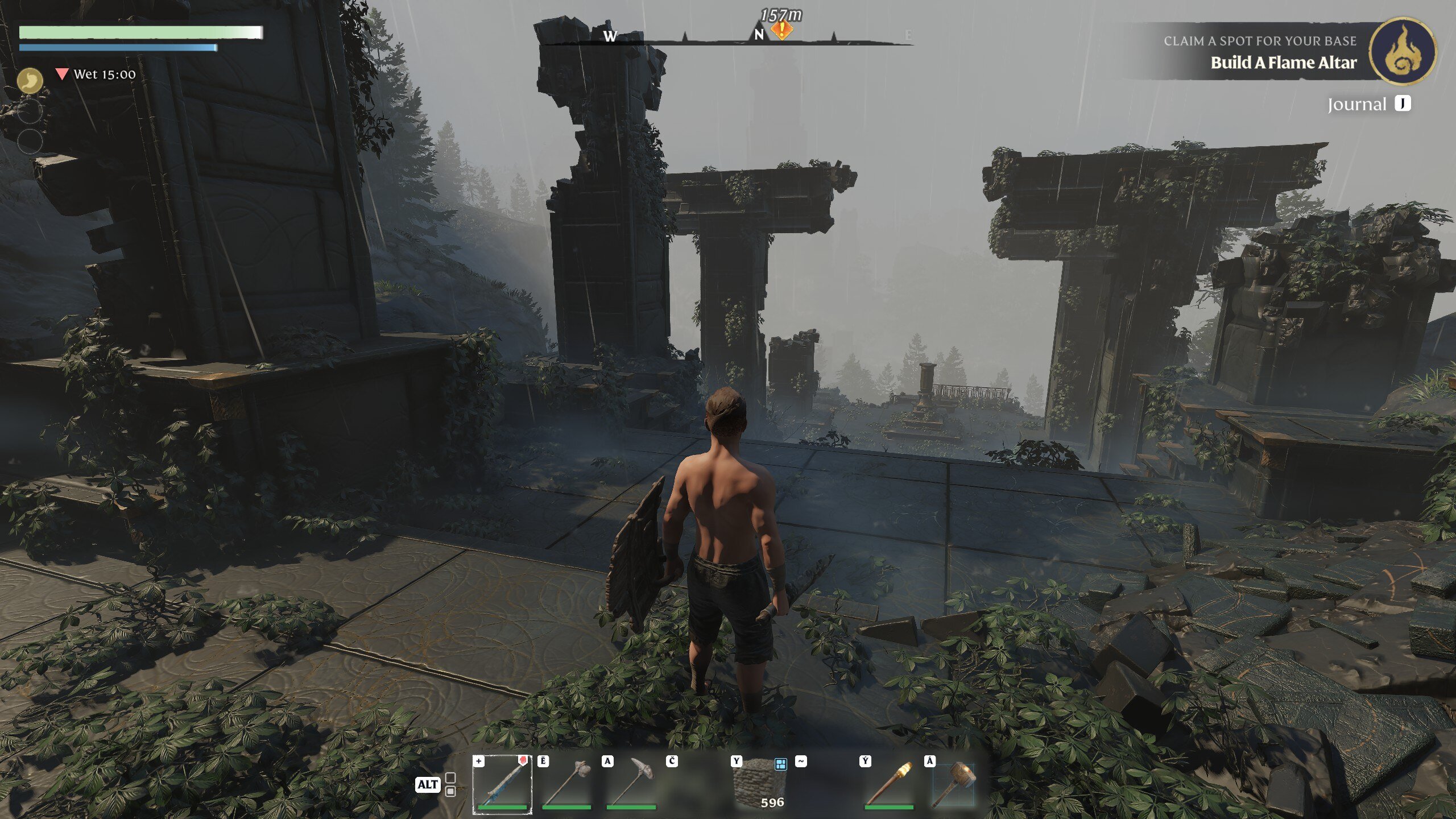This screenshot has width=1456, height=819.
Task: Open the Build A Flame Altar quest tracker
Action: (1283, 62)
